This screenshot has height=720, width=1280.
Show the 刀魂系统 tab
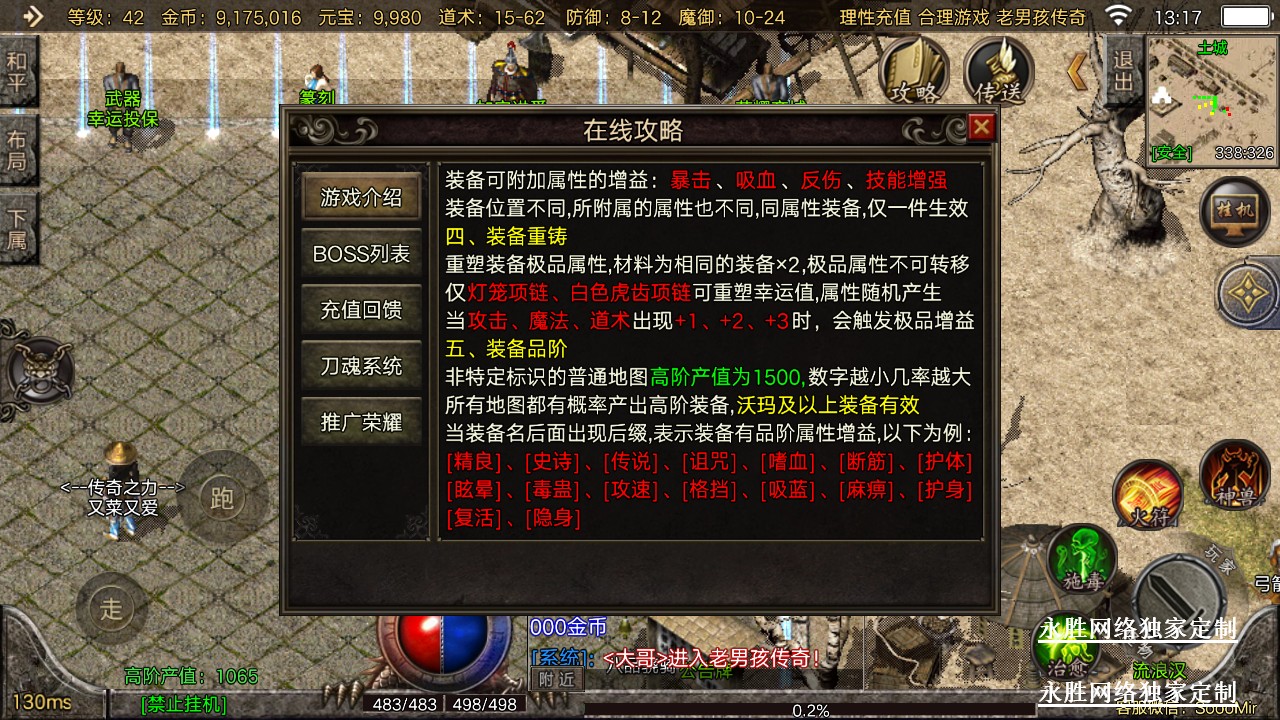(361, 366)
